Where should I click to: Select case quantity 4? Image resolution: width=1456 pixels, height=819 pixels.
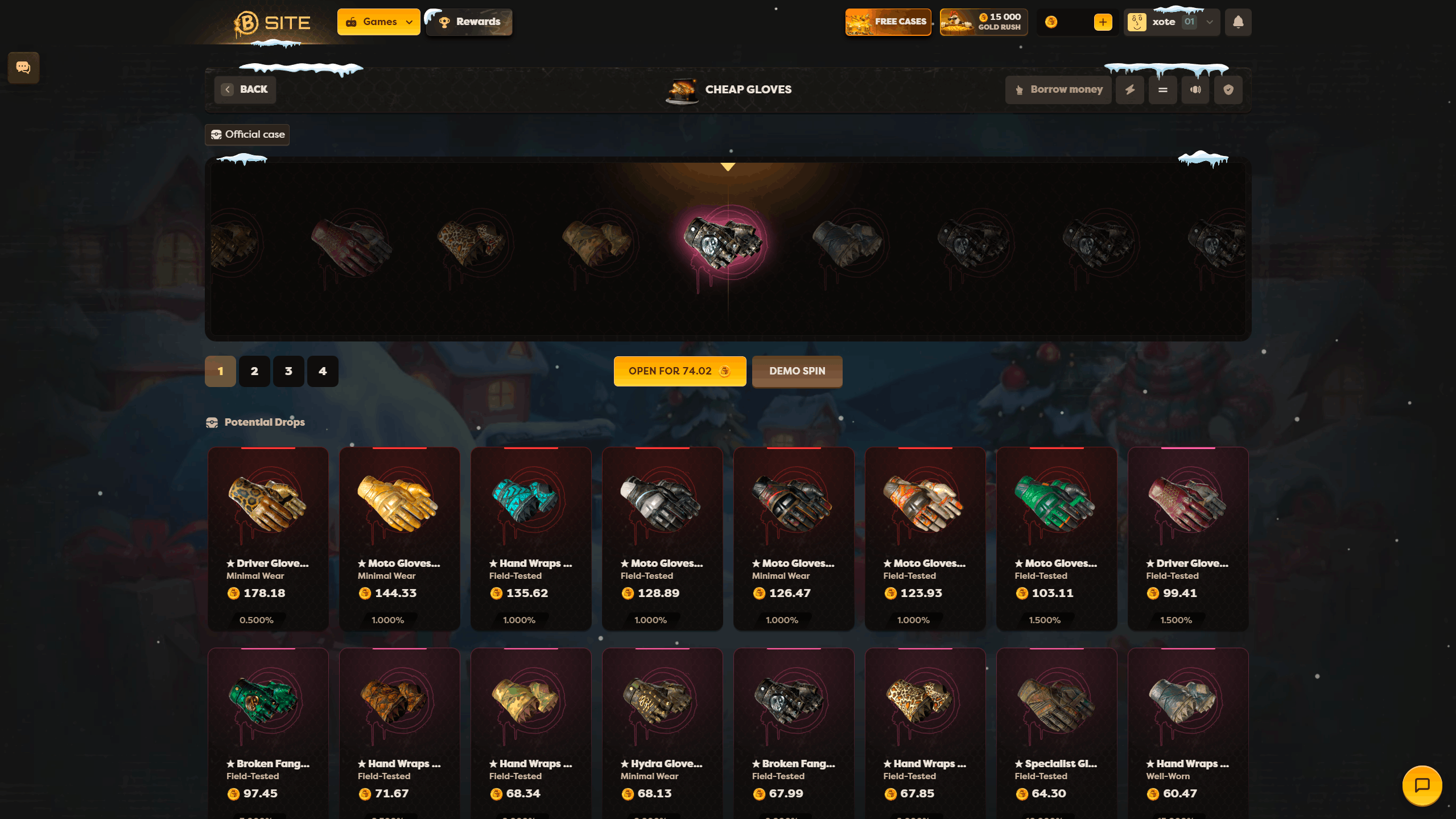[x=323, y=371]
